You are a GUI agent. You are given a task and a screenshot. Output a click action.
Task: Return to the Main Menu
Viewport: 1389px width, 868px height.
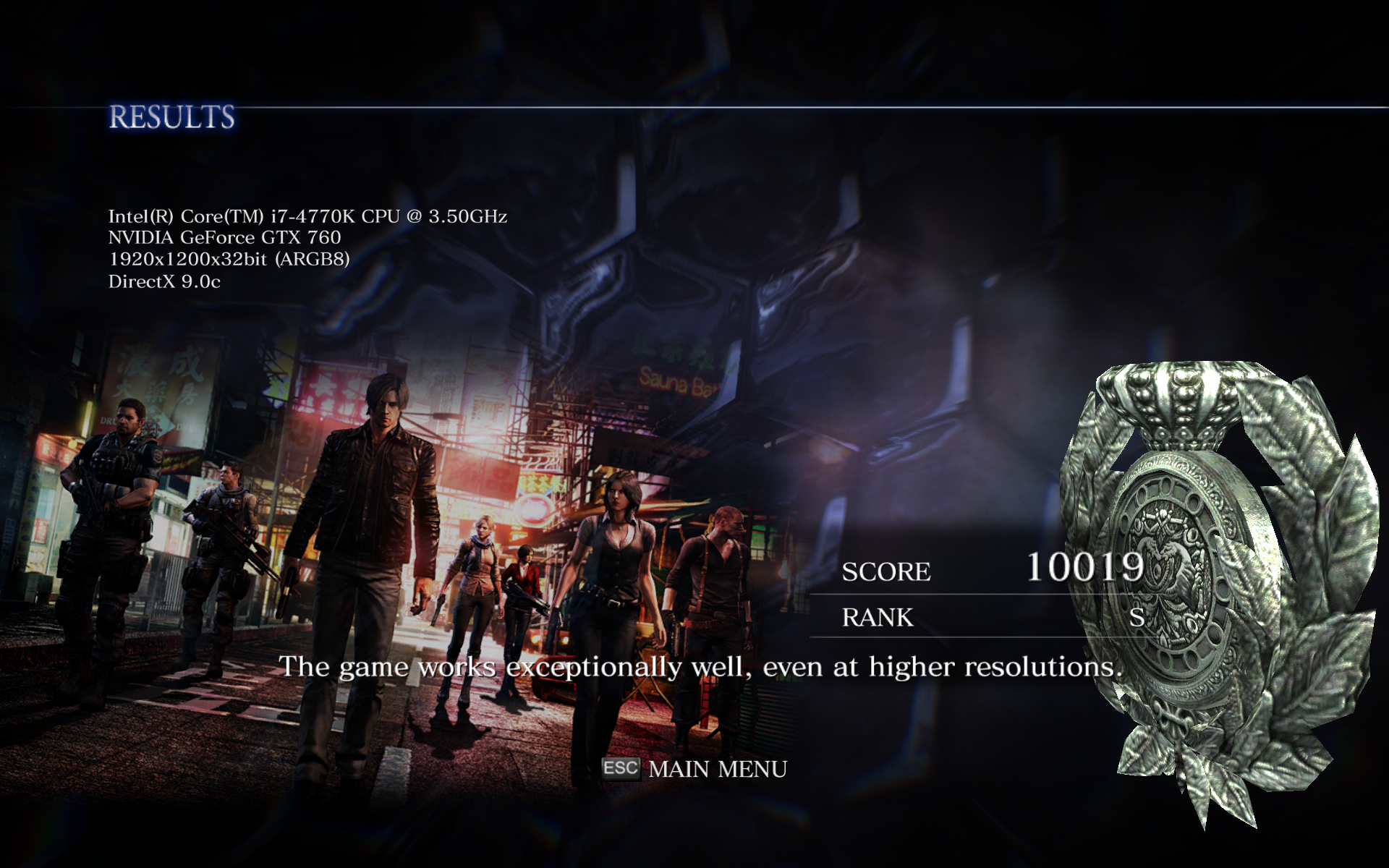(716, 768)
